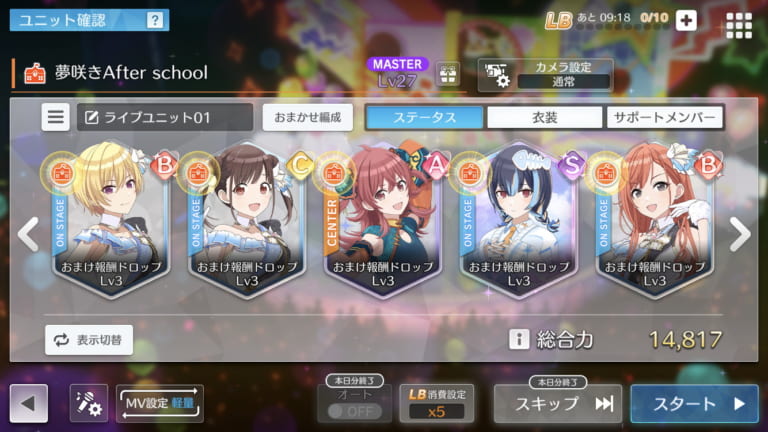Open カメラ設定 camera settings
Screen dimensions: 768x432
pyautogui.click(x=545, y=74)
